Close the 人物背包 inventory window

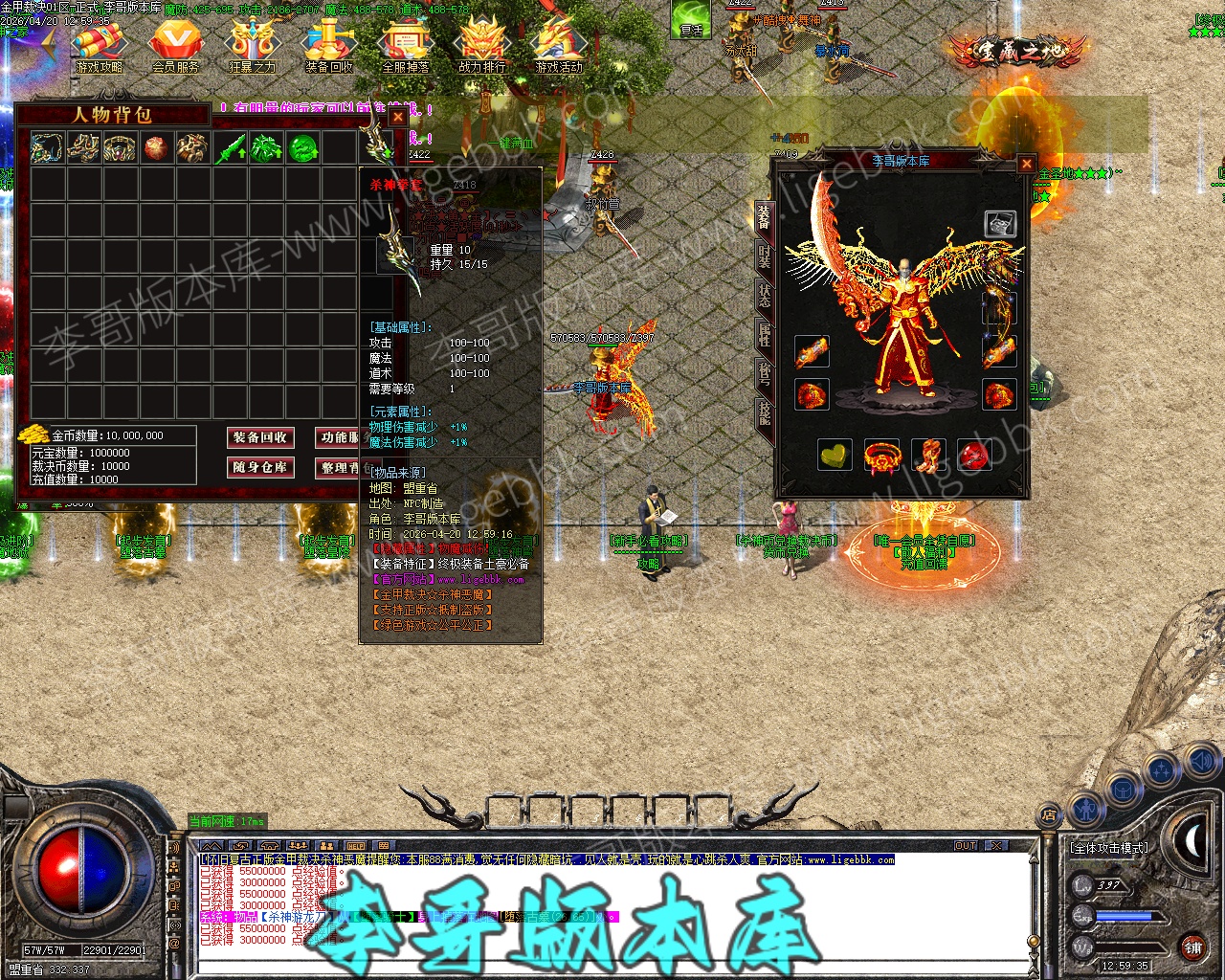tap(397, 117)
